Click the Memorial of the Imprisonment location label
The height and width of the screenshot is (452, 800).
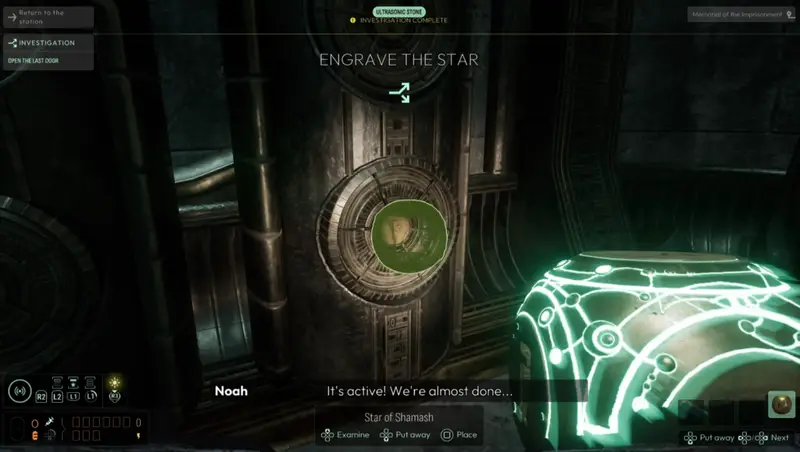click(740, 15)
